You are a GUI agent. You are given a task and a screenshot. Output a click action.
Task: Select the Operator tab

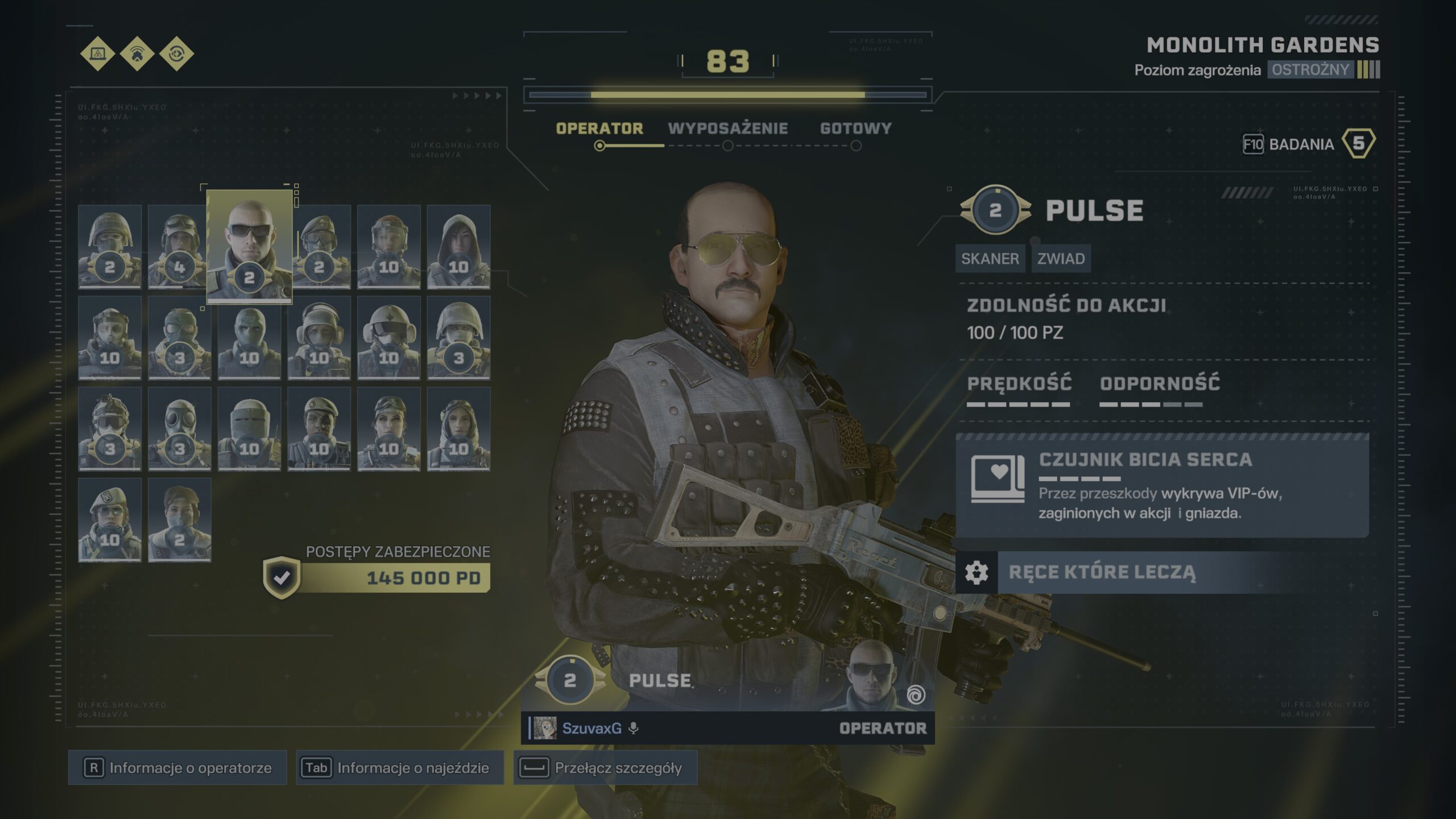click(599, 129)
